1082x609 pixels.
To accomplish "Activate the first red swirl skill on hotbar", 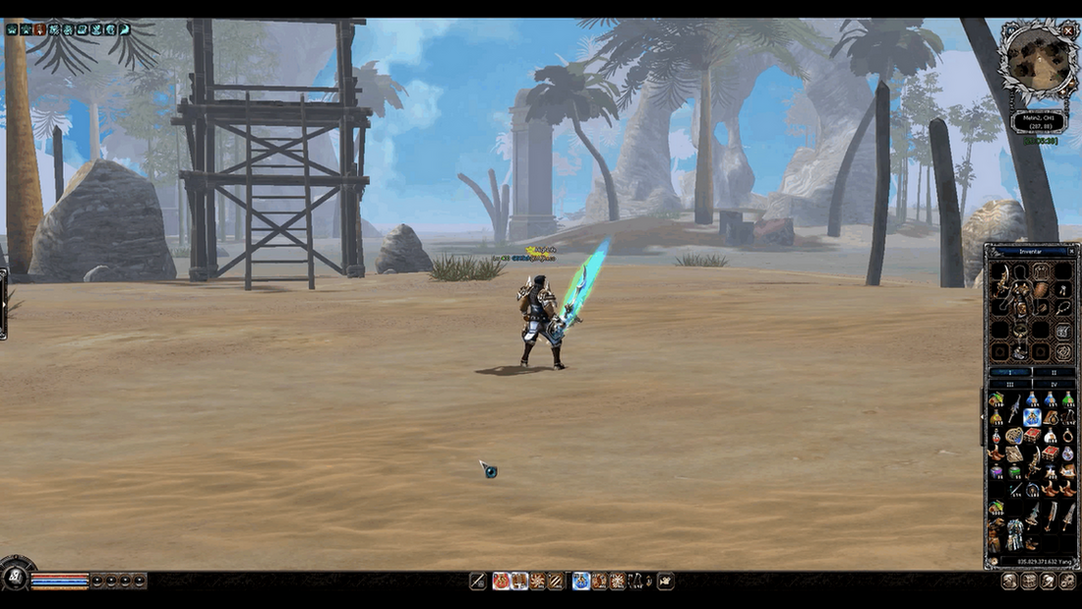I will click(501, 581).
